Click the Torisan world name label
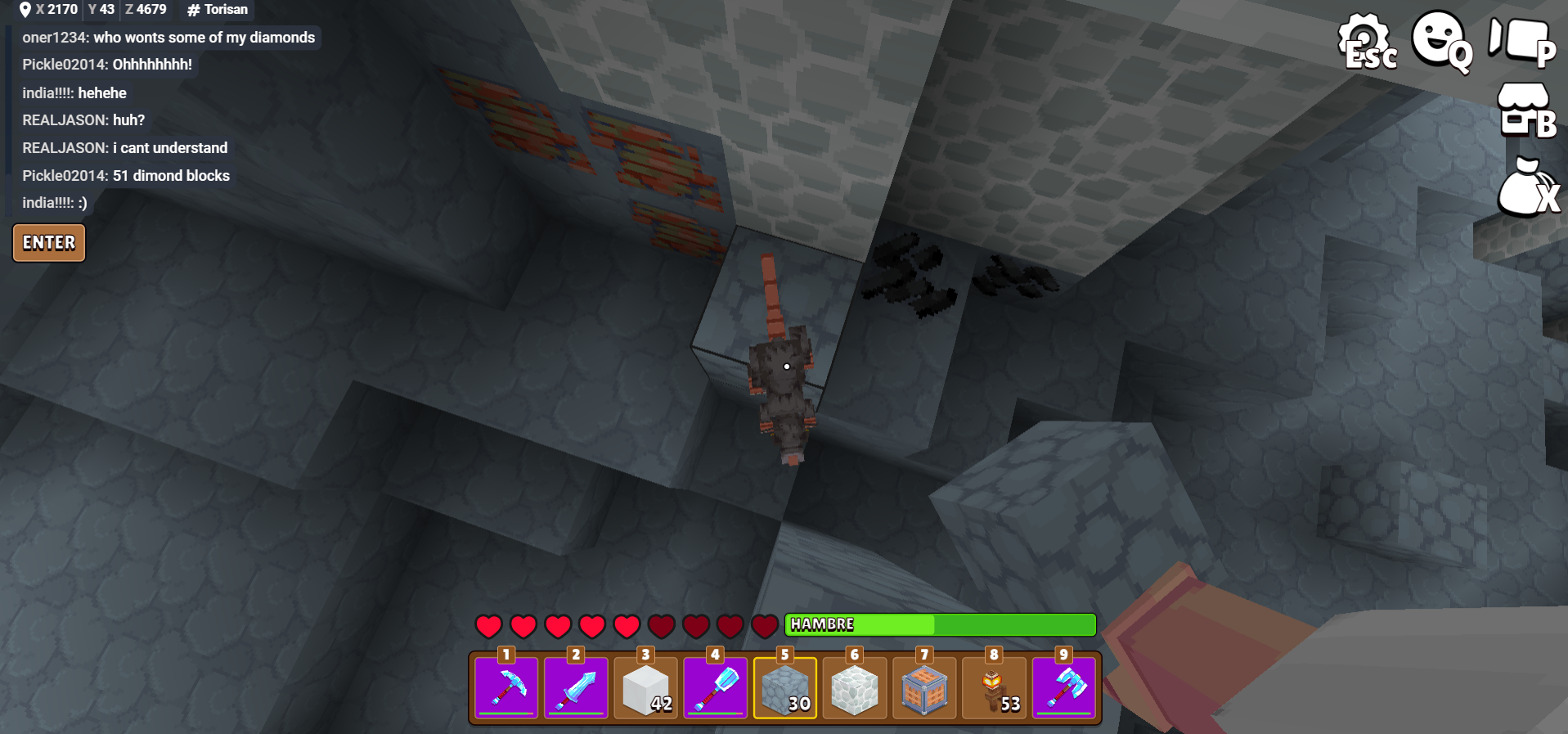Image resolution: width=1568 pixels, height=734 pixels. [218, 10]
